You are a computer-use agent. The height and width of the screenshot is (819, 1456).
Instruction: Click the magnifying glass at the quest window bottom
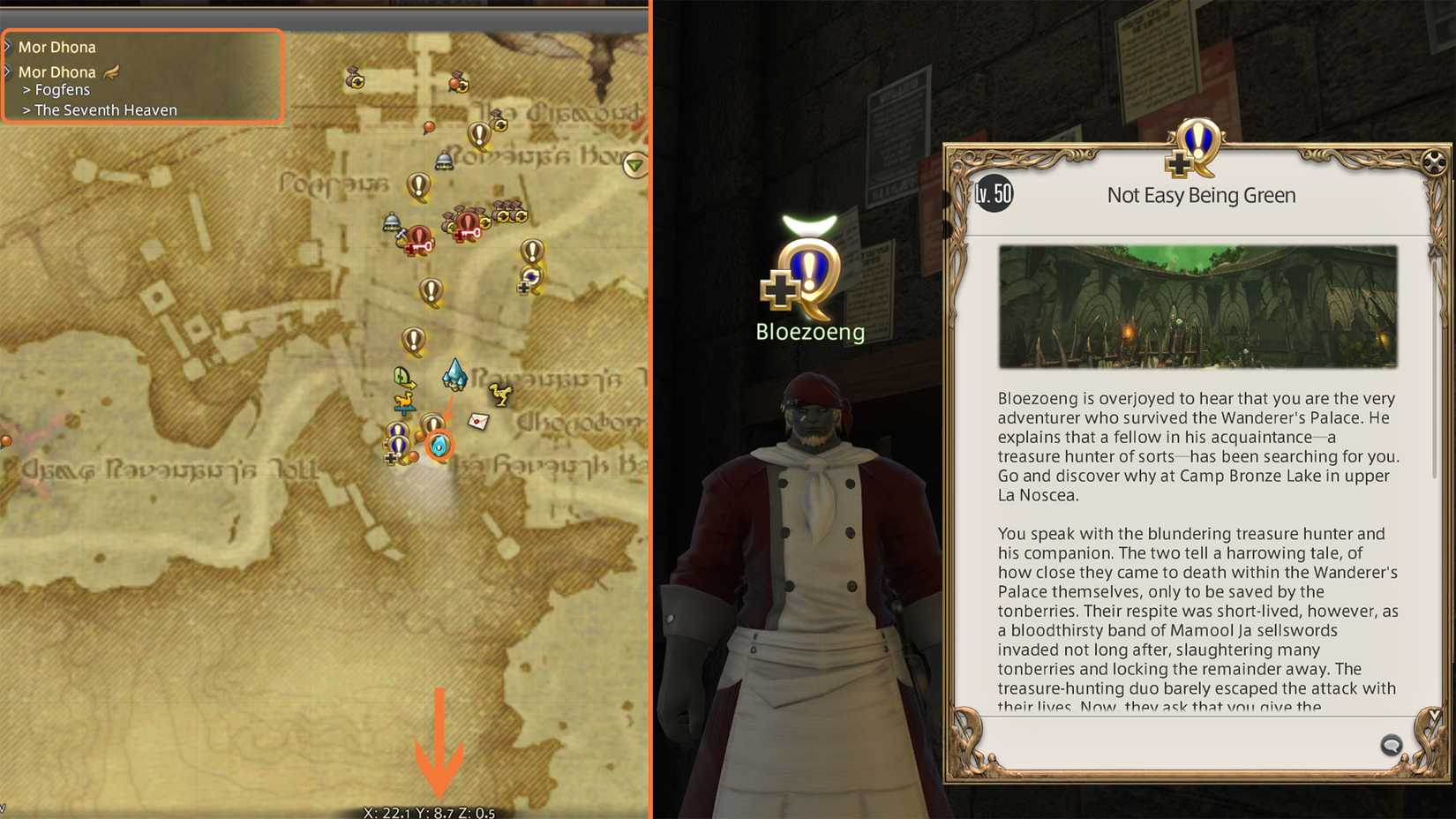(x=1392, y=745)
